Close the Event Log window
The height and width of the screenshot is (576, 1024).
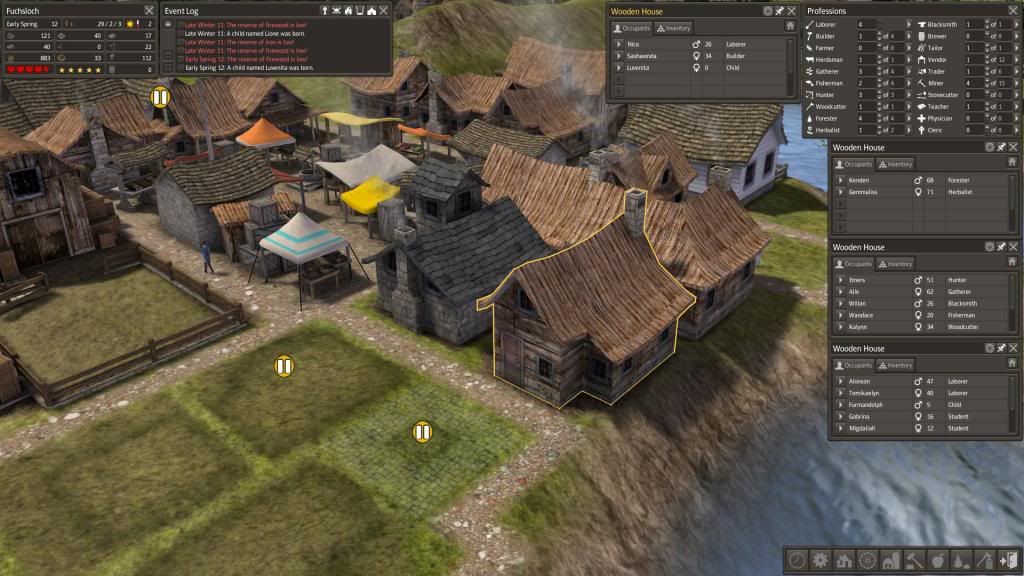[x=384, y=11]
